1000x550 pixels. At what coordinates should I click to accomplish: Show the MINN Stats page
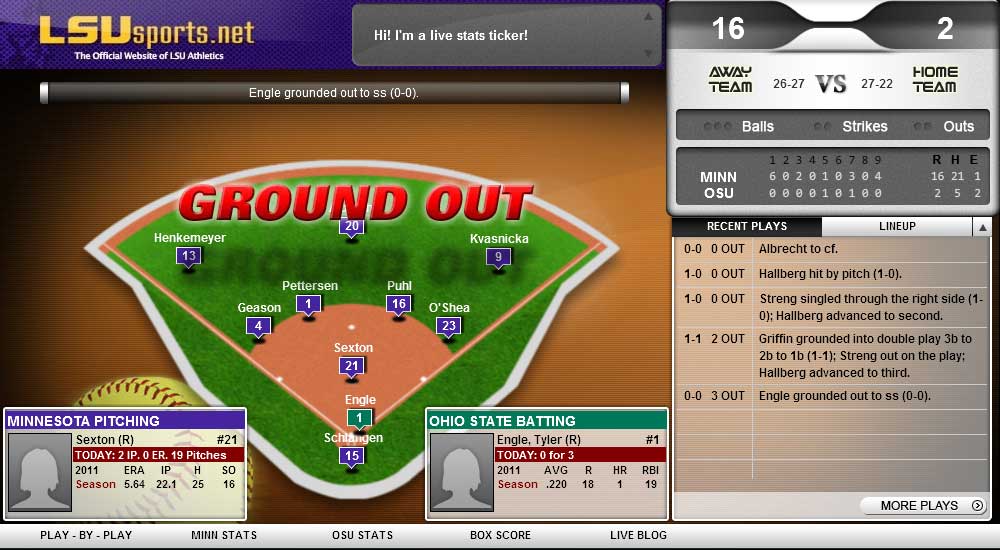(x=224, y=535)
